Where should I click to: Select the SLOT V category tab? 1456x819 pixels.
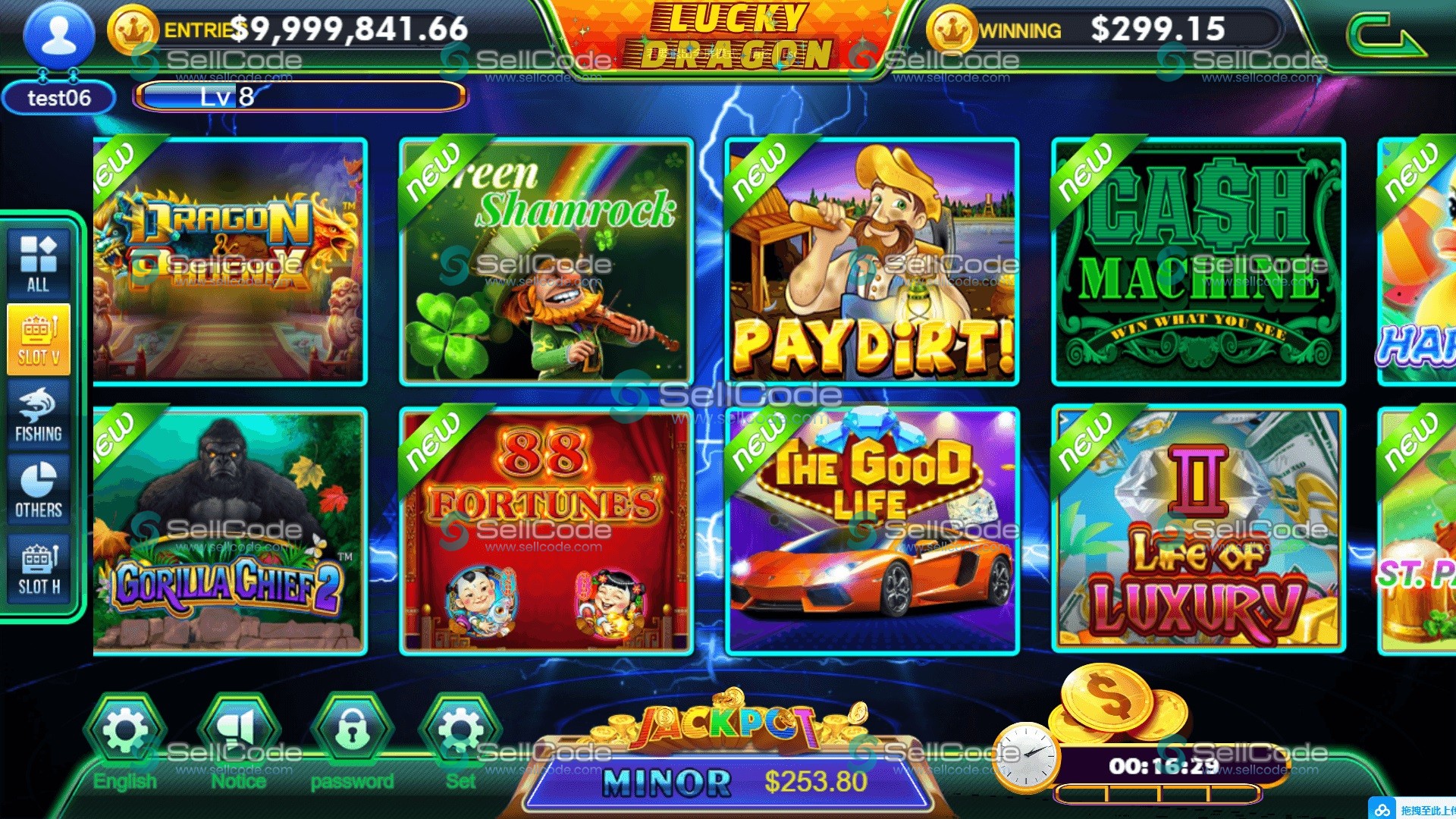[39, 339]
